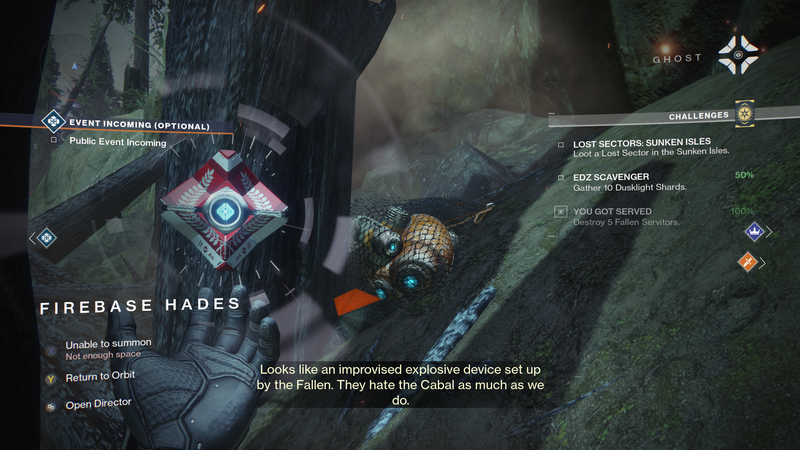Click the blue diamond icon below the challenges
Viewport: 800px width, 450px height.
752,232
